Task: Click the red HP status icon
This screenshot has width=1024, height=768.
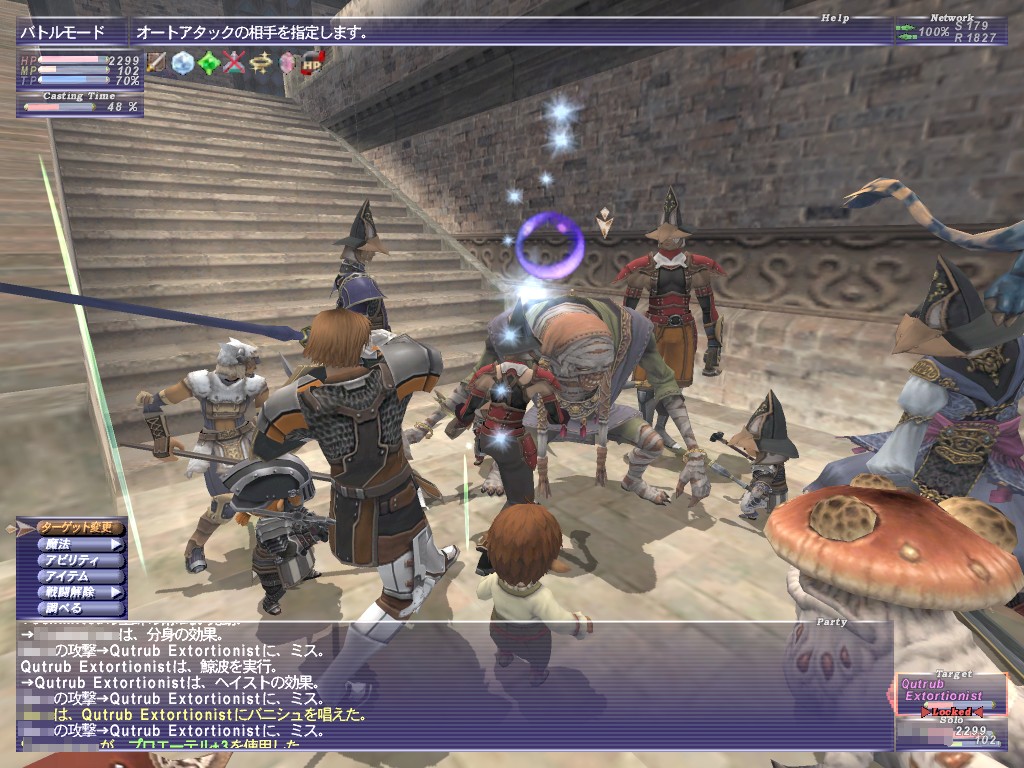Action: pyautogui.click(x=312, y=62)
